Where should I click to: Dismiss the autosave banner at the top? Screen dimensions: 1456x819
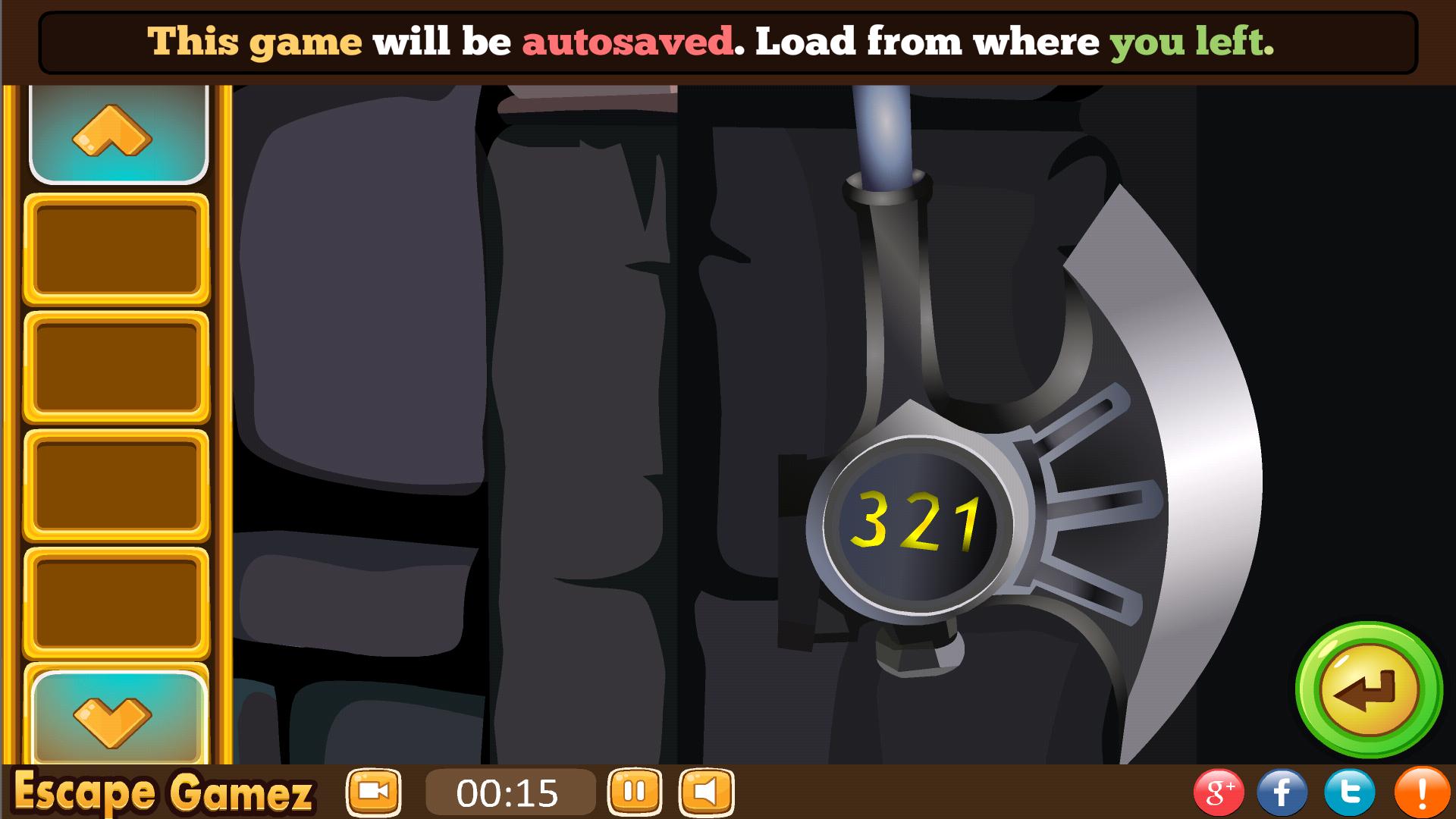[x=728, y=42]
